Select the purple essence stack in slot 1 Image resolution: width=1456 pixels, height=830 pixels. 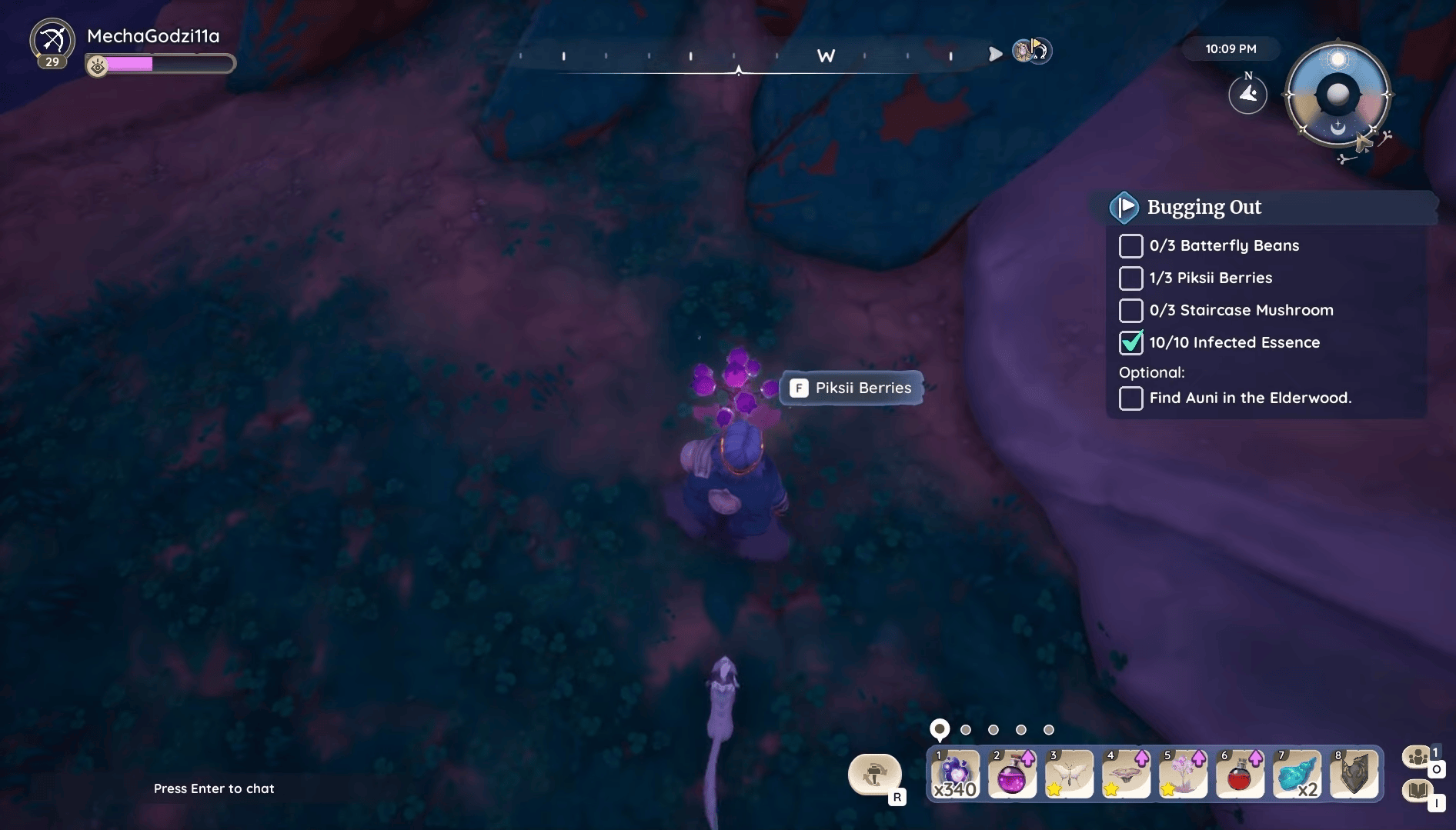[955, 774]
